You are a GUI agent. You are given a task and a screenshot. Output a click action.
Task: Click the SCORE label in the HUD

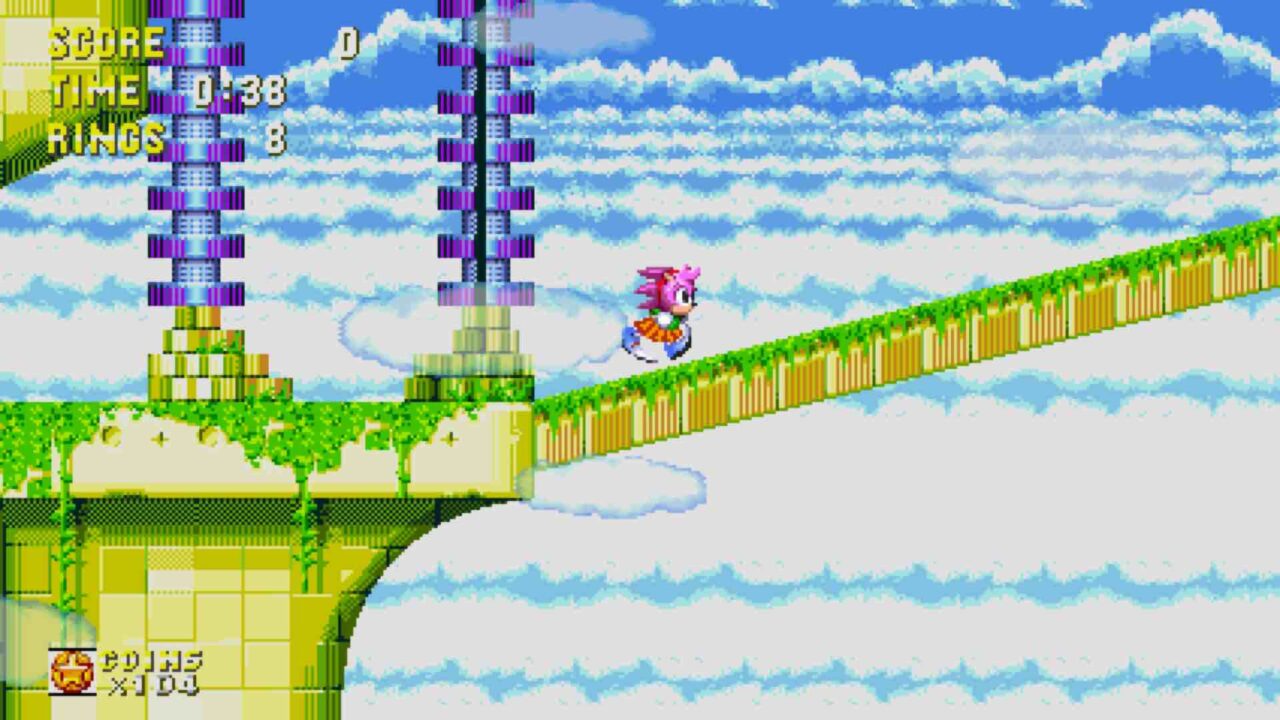103,41
